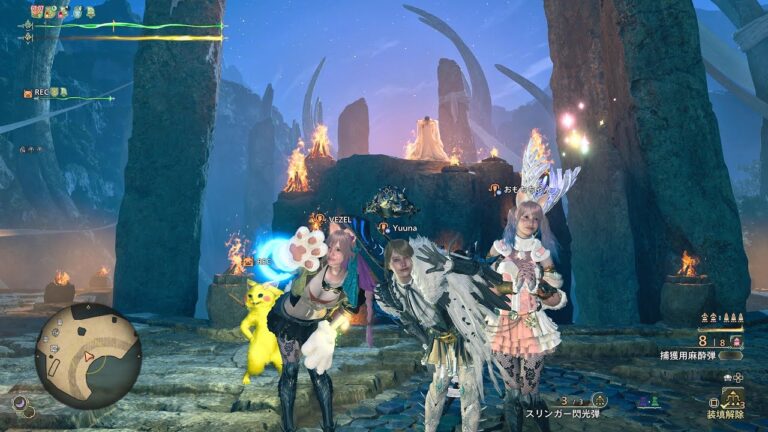Open the circular minimap
This screenshot has height=432, width=768.
pos(87,355)
